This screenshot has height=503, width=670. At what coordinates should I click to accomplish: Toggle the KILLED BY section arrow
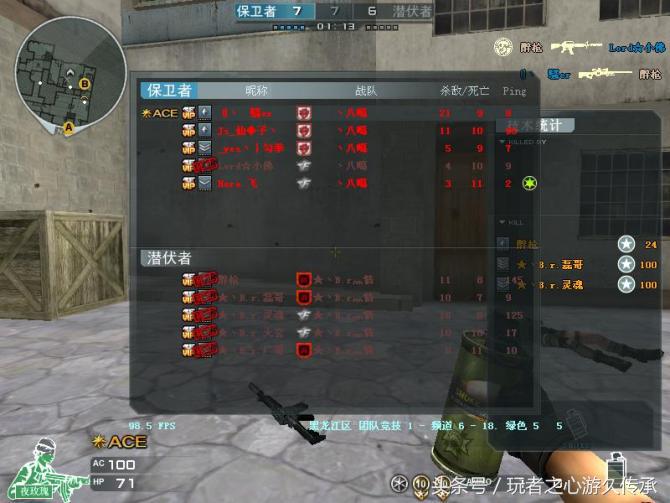pos(502,143)
